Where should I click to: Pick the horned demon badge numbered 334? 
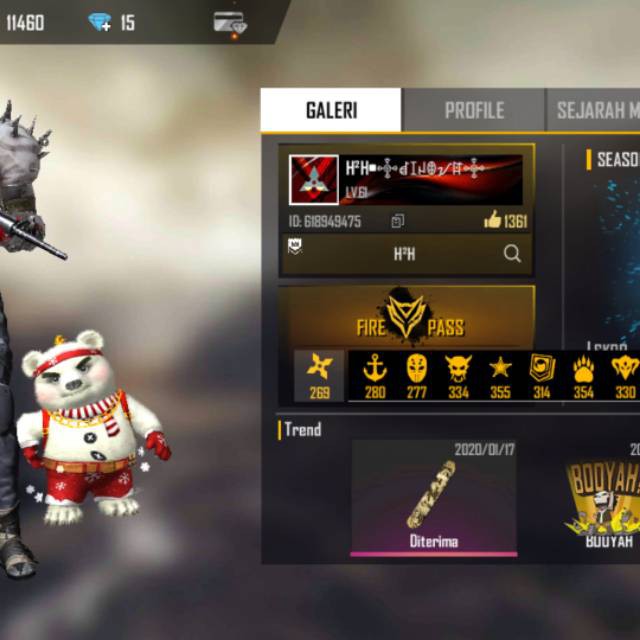tap(459, 375)
